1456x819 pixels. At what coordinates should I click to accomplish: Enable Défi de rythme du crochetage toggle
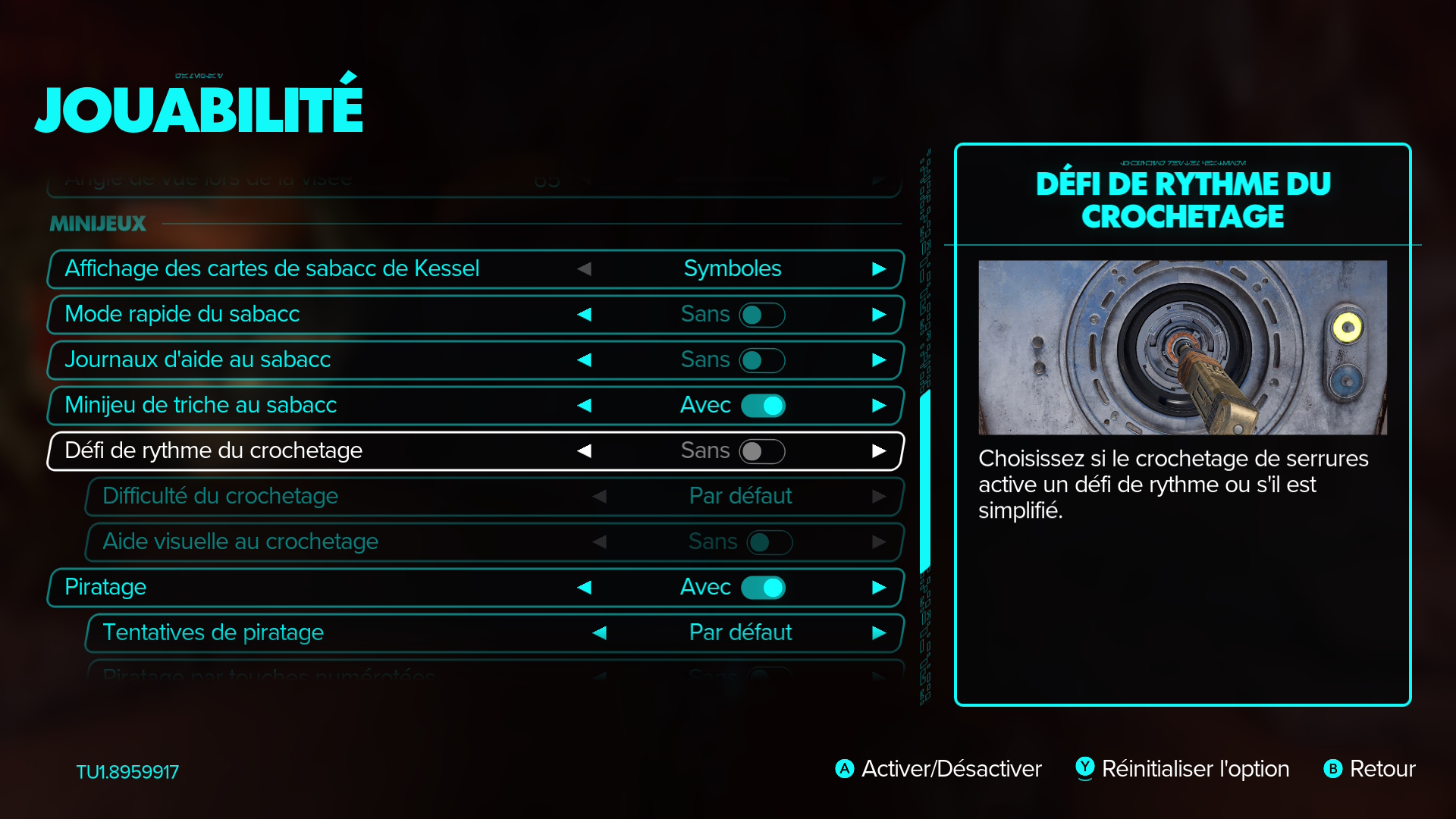(761, 451)
